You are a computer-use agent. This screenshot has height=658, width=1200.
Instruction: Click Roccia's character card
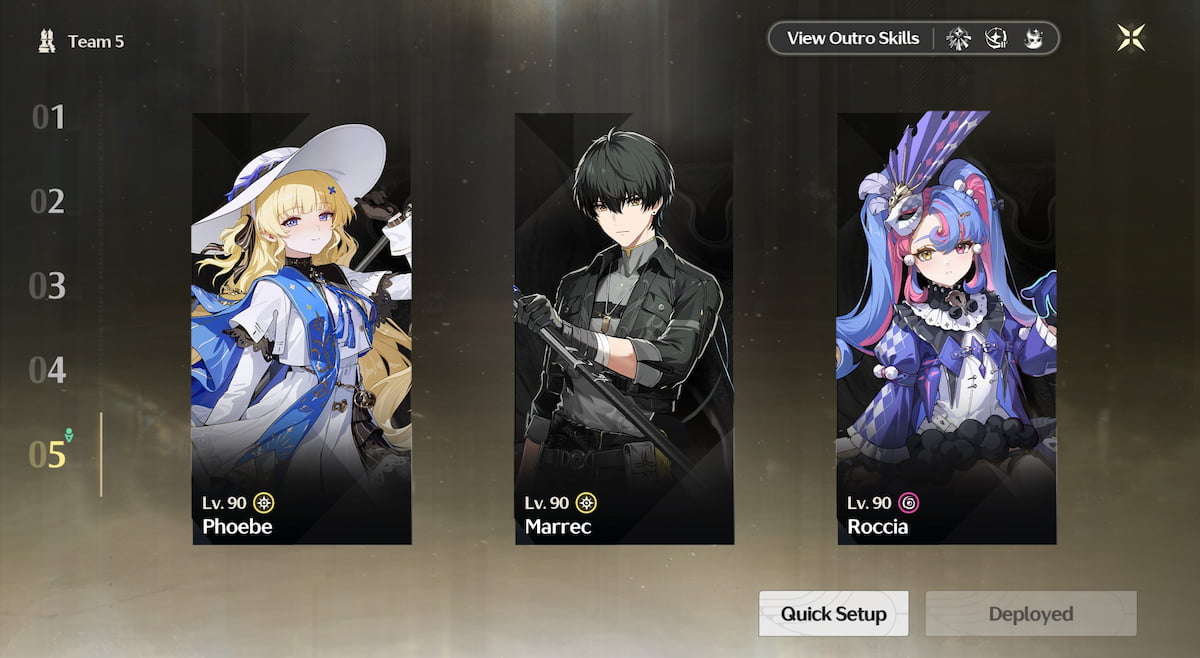click(x=946, y=328)
